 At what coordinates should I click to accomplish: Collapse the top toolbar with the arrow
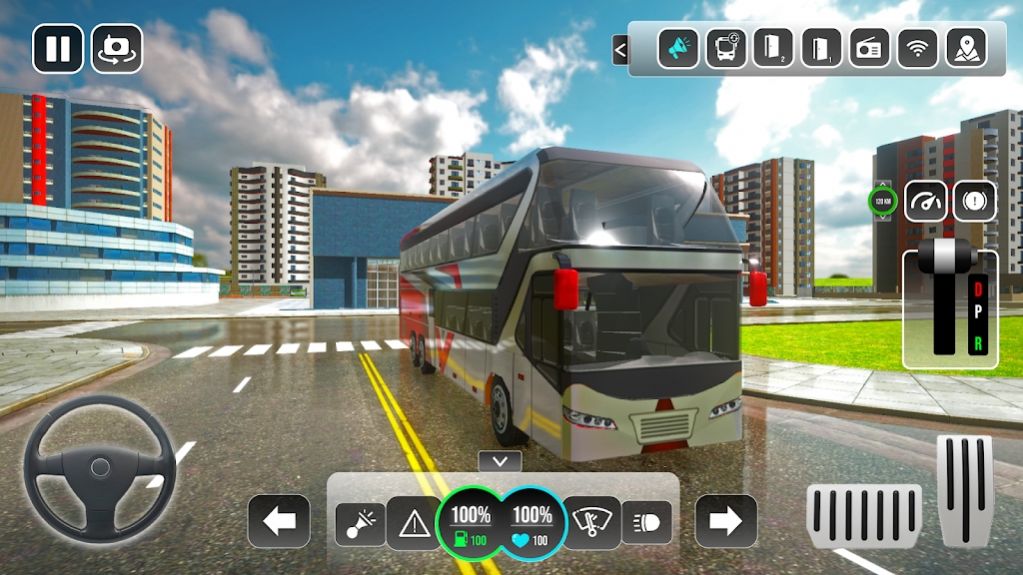click(620, 49)
